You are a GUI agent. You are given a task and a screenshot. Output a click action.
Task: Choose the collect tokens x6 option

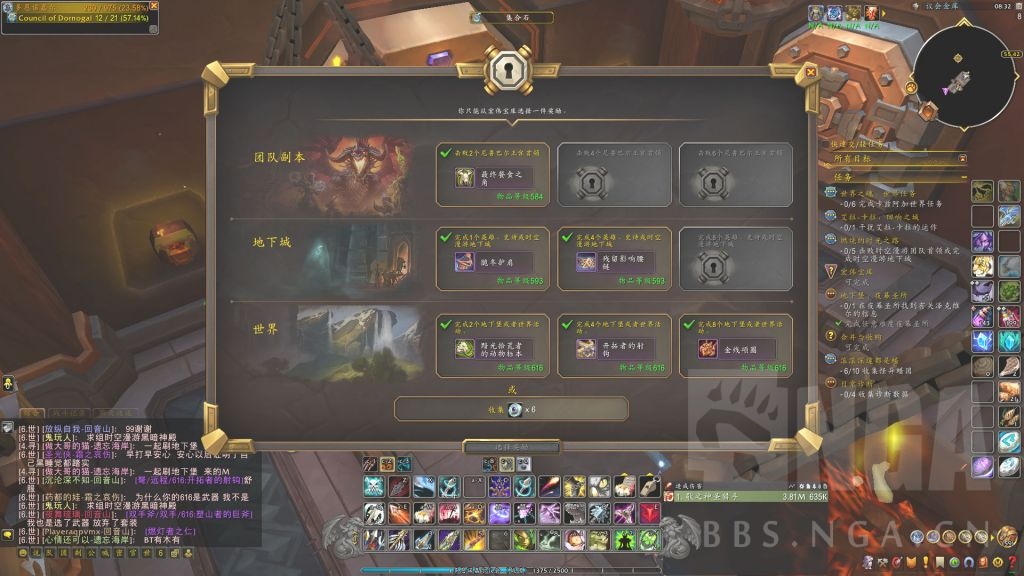tap(511, 409)
